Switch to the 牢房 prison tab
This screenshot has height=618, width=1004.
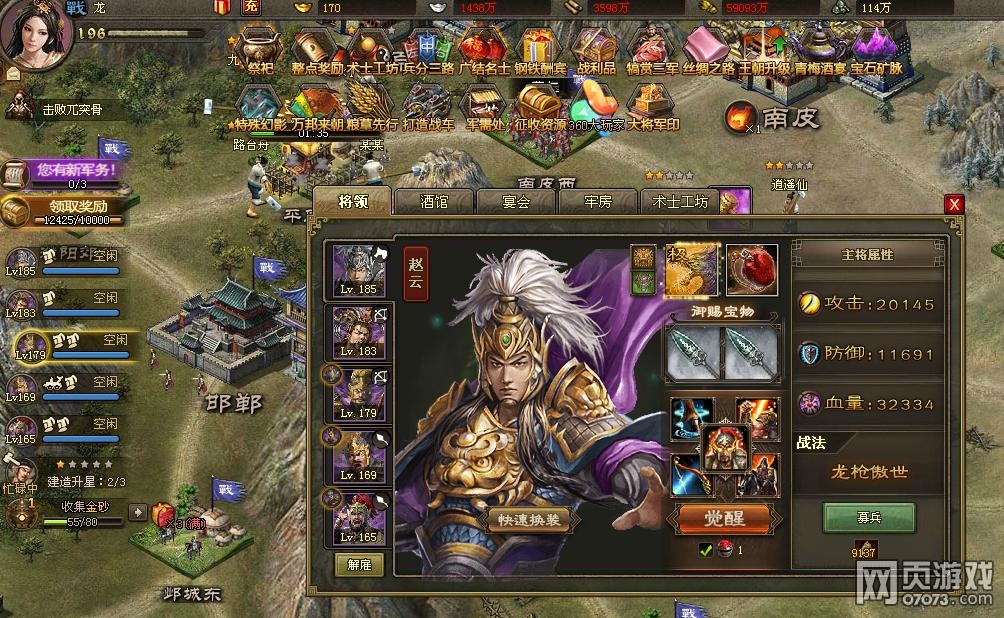coord(598,201)
